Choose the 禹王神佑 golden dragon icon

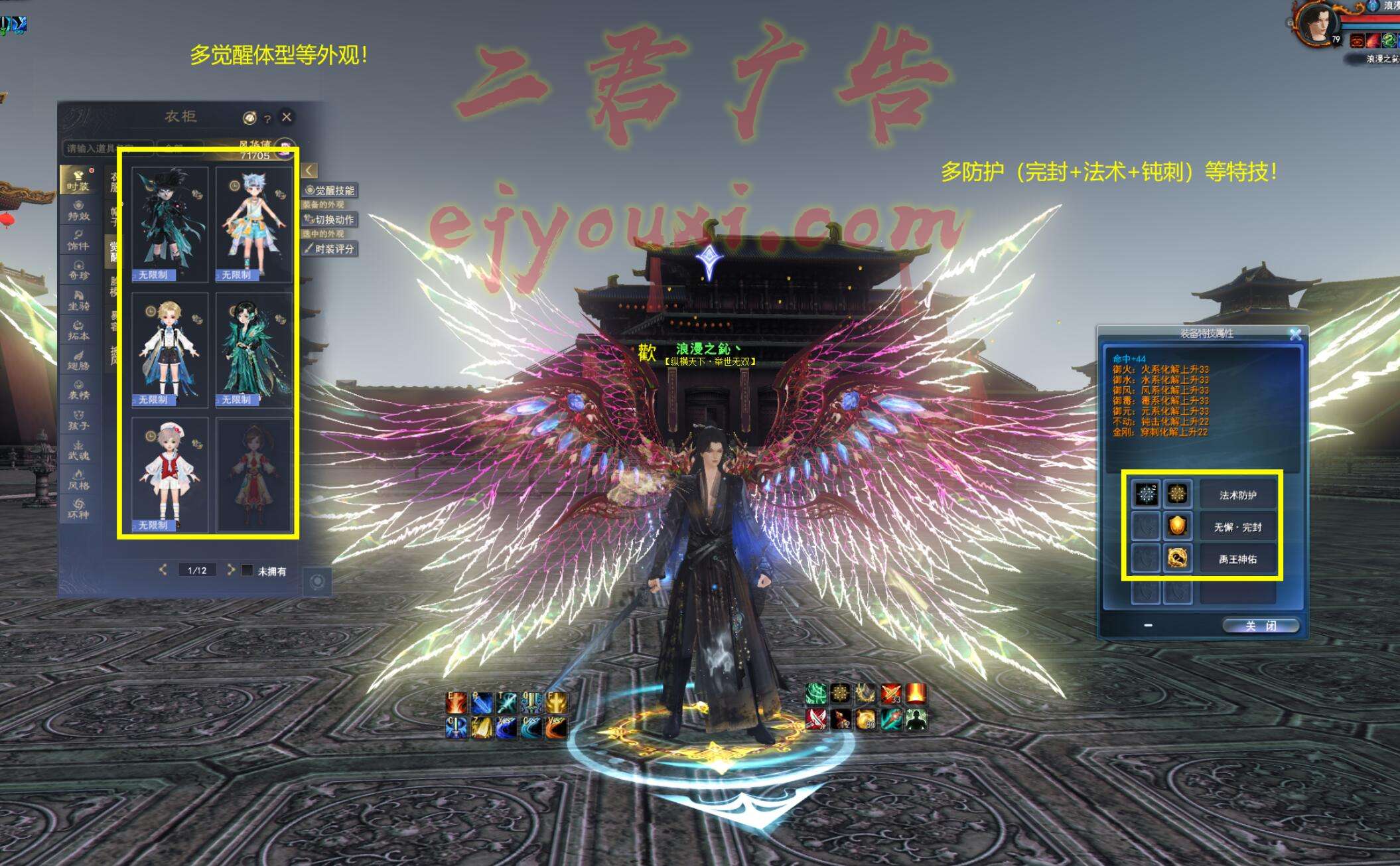1177,559
